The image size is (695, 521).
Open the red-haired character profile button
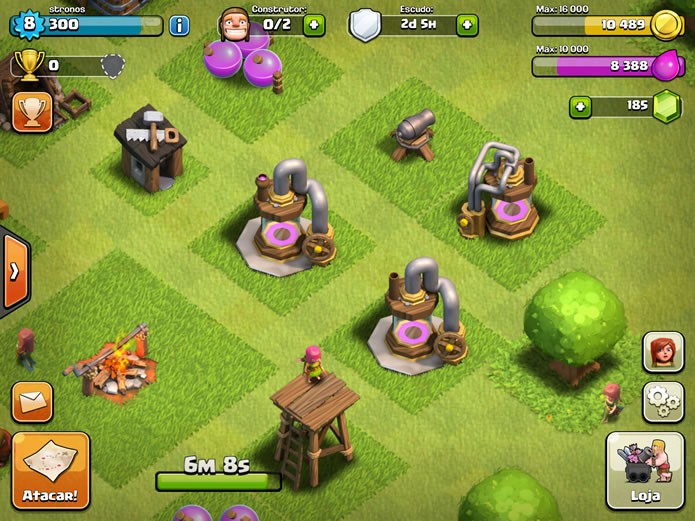point(663,352)
